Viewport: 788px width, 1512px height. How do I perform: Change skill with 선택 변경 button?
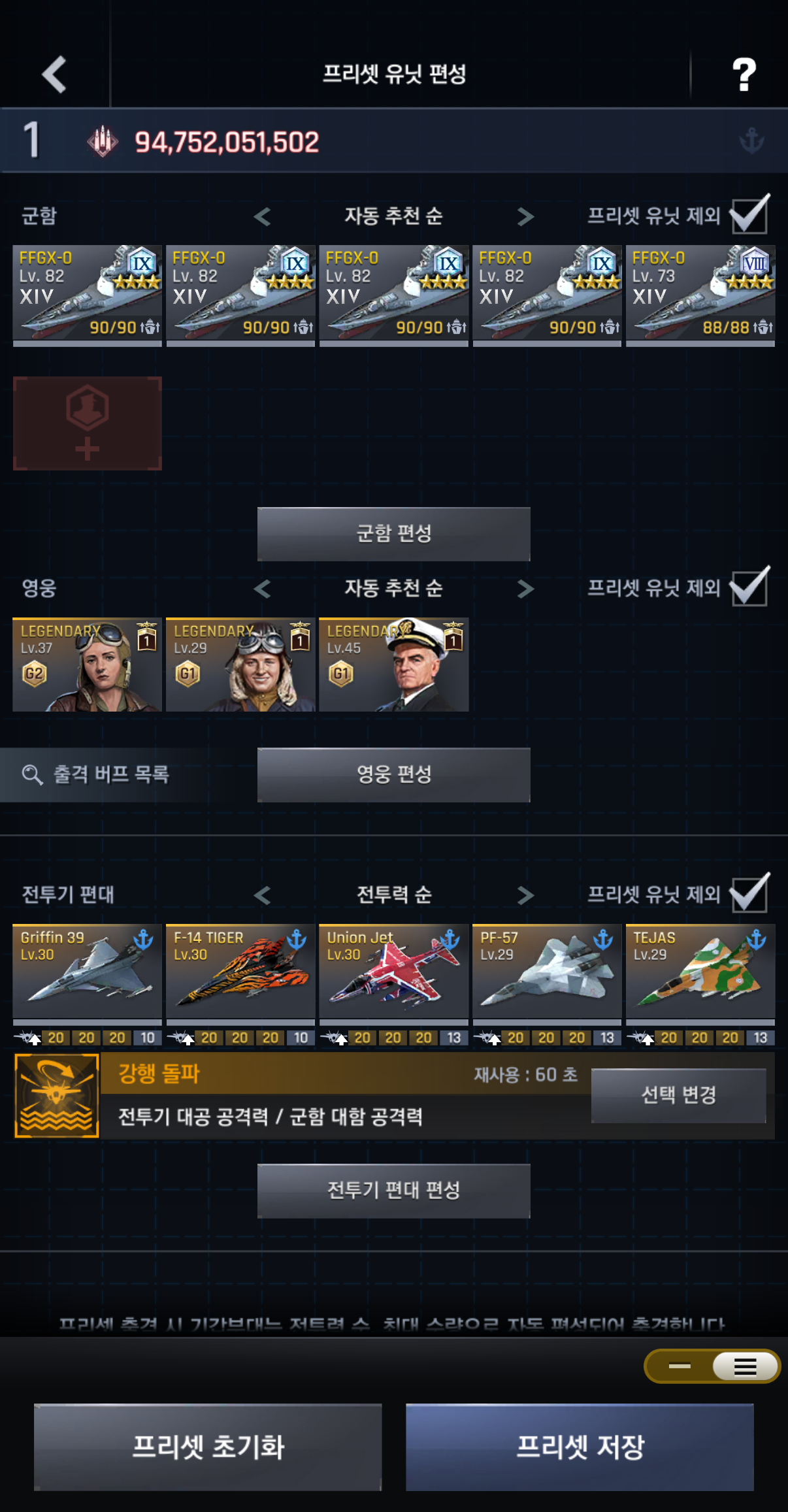click(678, 1095)
